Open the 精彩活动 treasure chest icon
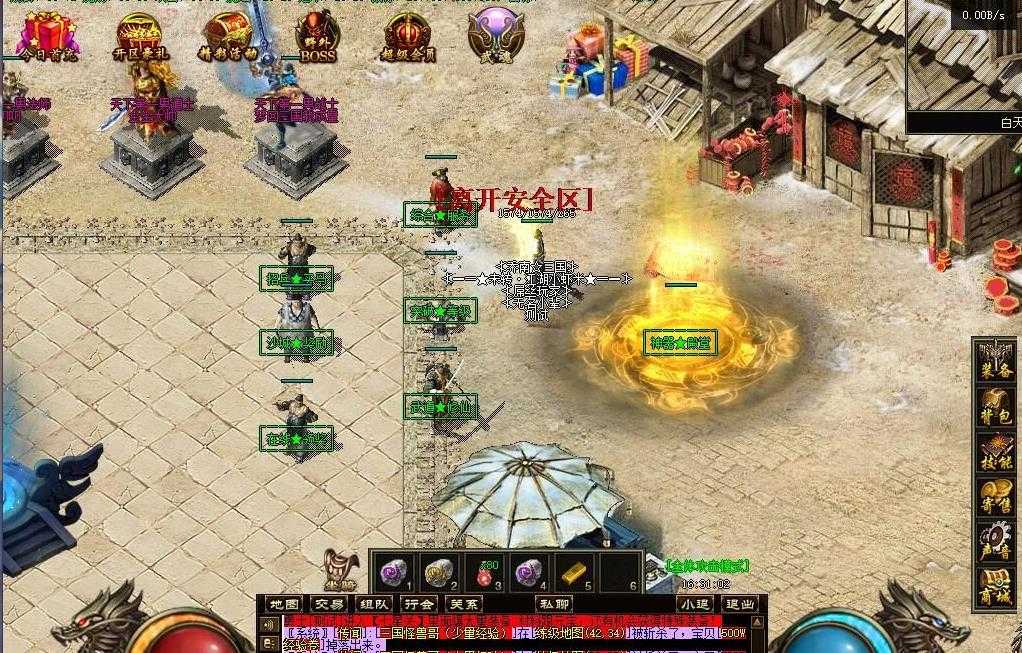This screenshot has height=653, width=1022. [x=227, y=36]
